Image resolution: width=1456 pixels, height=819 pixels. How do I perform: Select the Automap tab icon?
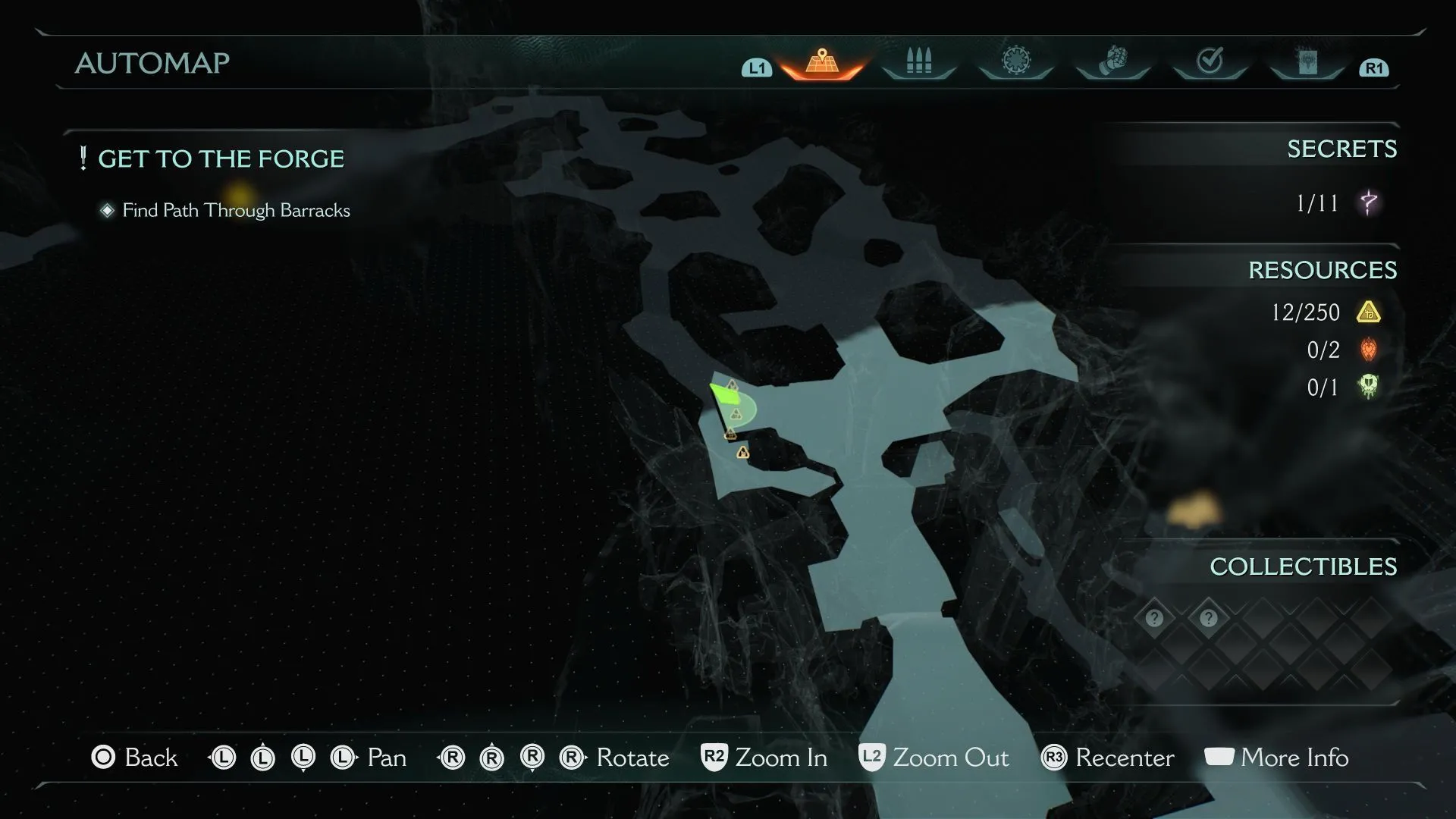pyautogui.click(x=822, y=62)
